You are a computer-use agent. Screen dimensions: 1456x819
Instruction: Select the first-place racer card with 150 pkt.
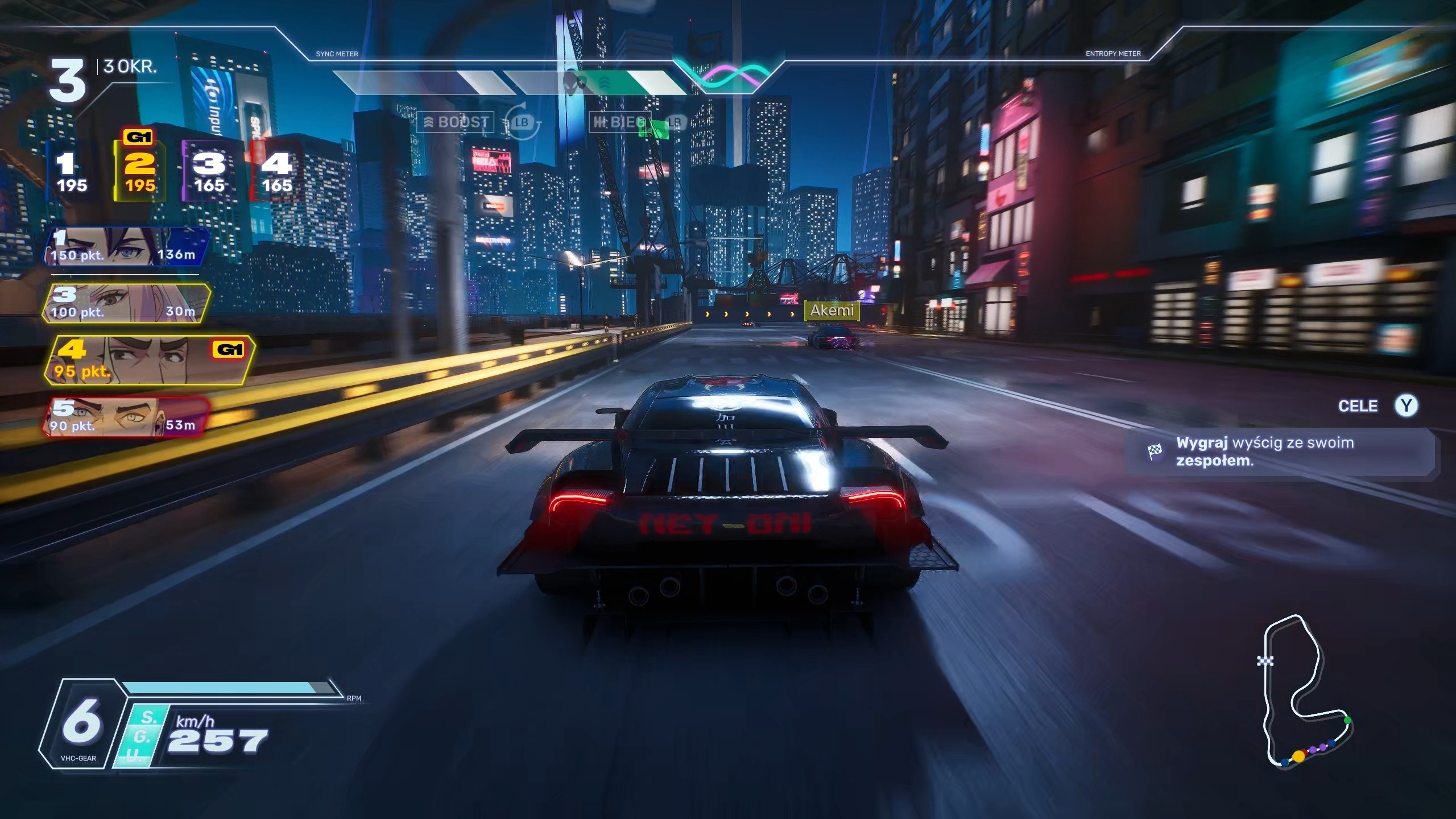pyautogui.click(x=126, y=247)
